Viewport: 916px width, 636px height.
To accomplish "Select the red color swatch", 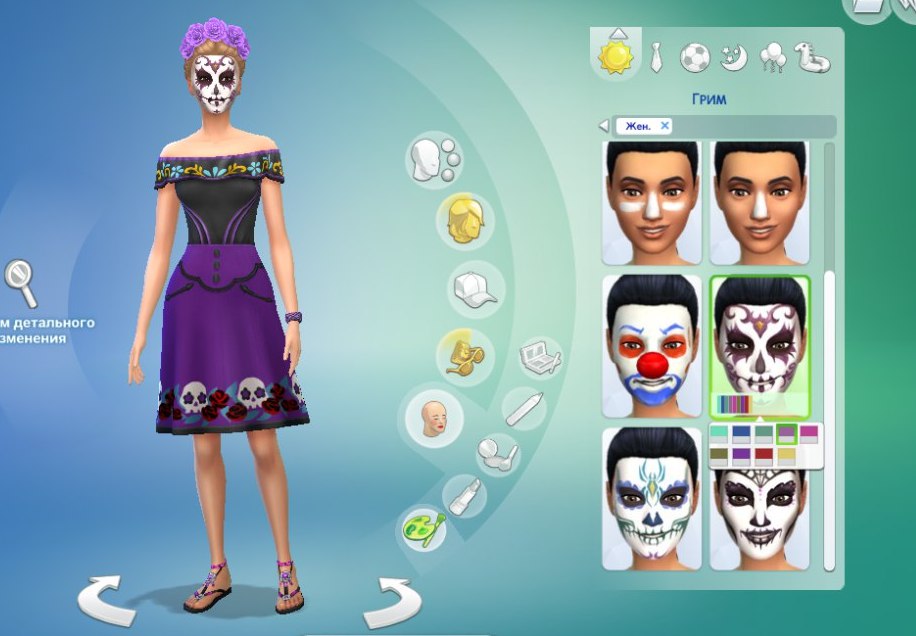I will 763,454.
